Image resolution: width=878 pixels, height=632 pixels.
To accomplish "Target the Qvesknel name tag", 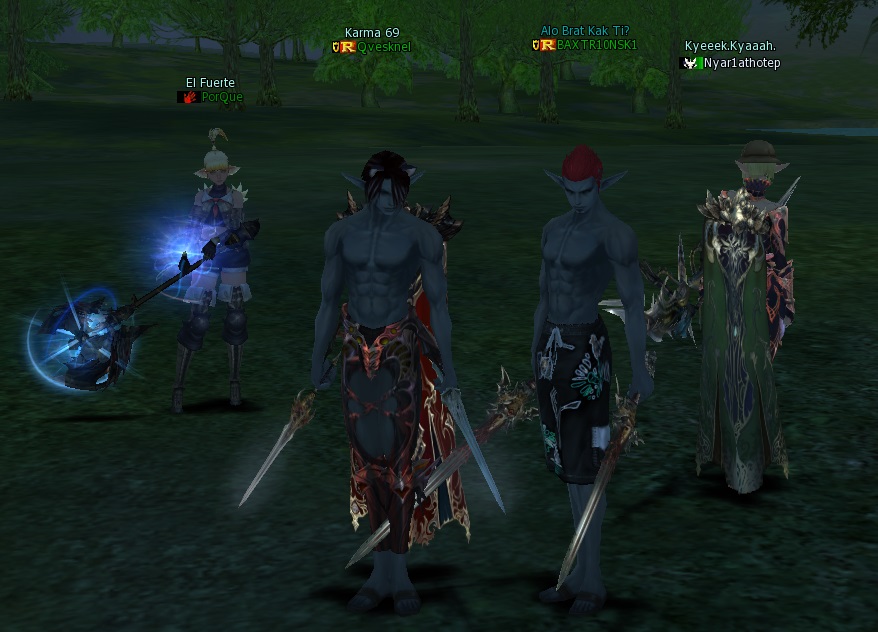I will click(x=384, y=47).
